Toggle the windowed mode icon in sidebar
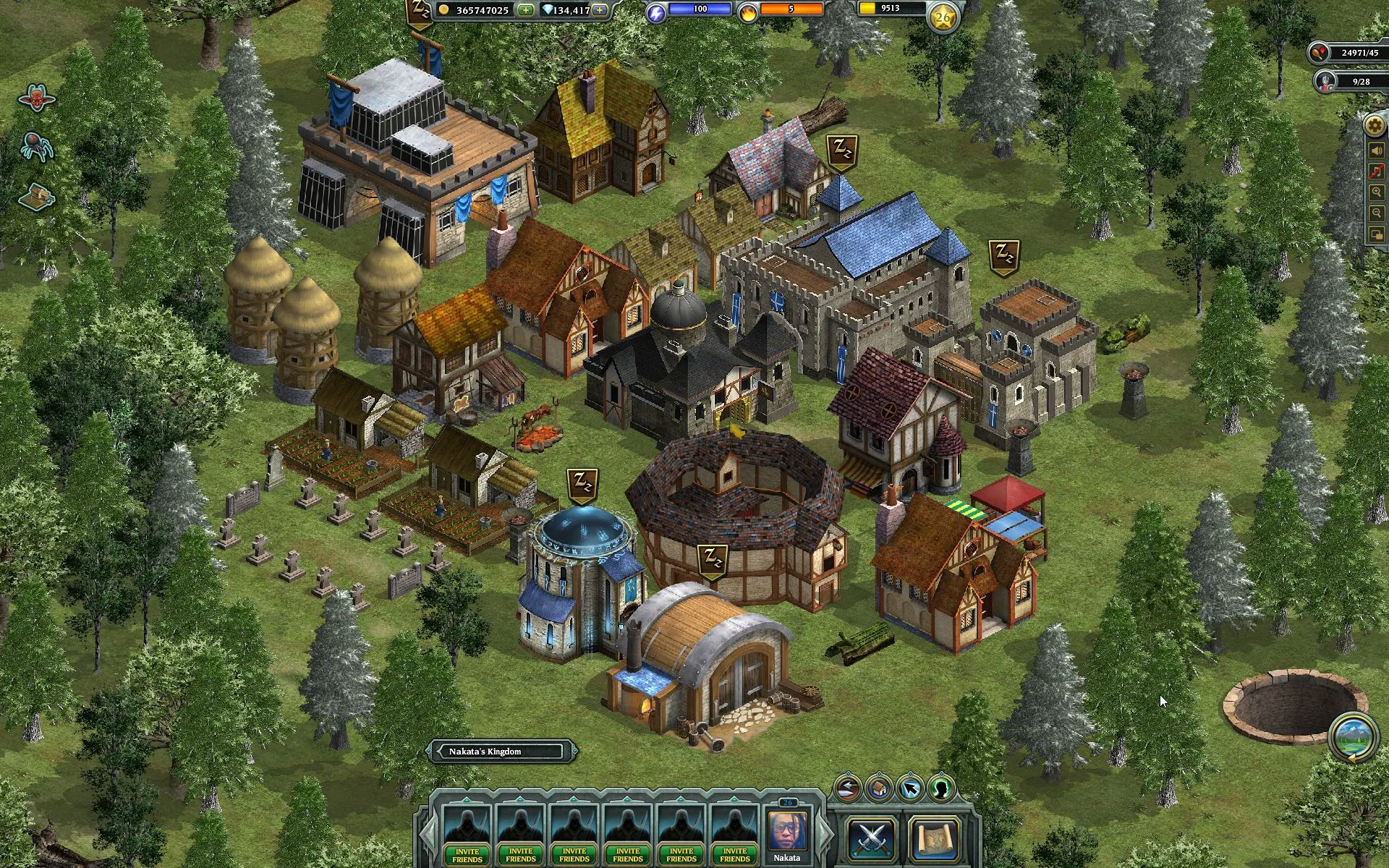This screenshot has height=868, width=1389. point(1377,233)
